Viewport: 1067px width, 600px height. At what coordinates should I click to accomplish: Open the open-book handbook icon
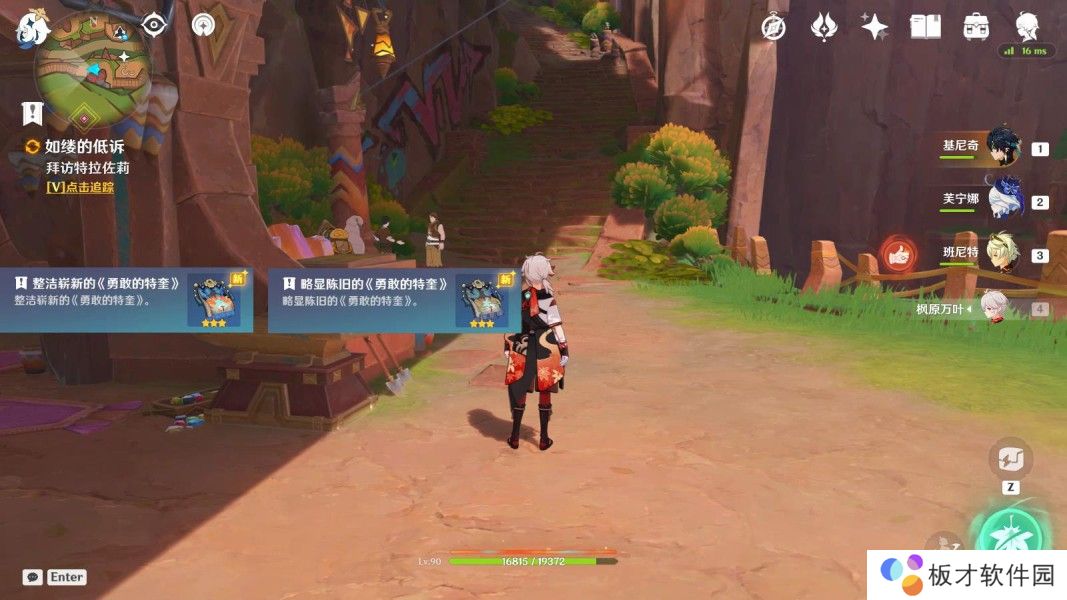pyautogui.click(x=925, y=27)
